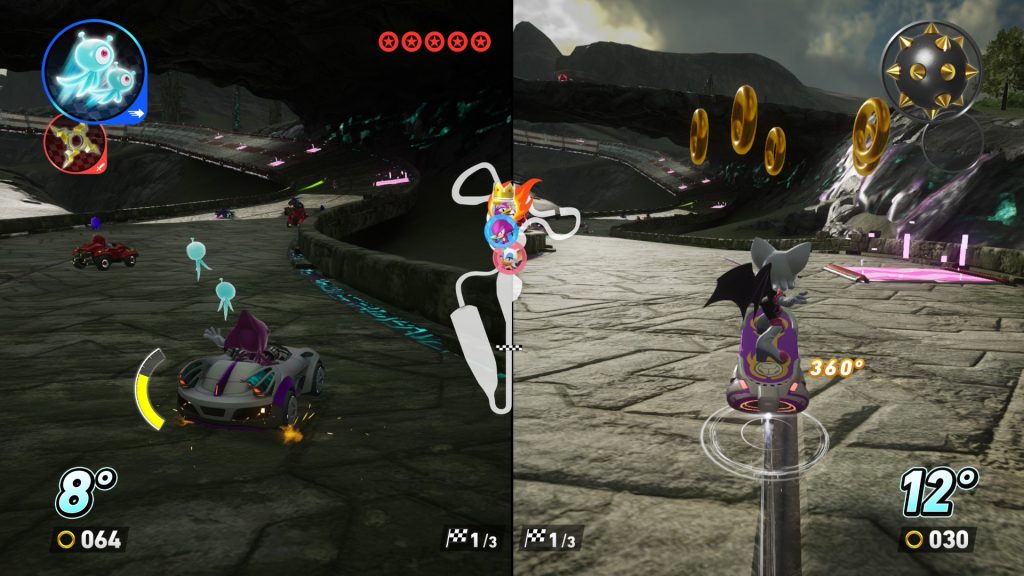
Task: Click the red star gadget icon
Action: click(75, 144)
